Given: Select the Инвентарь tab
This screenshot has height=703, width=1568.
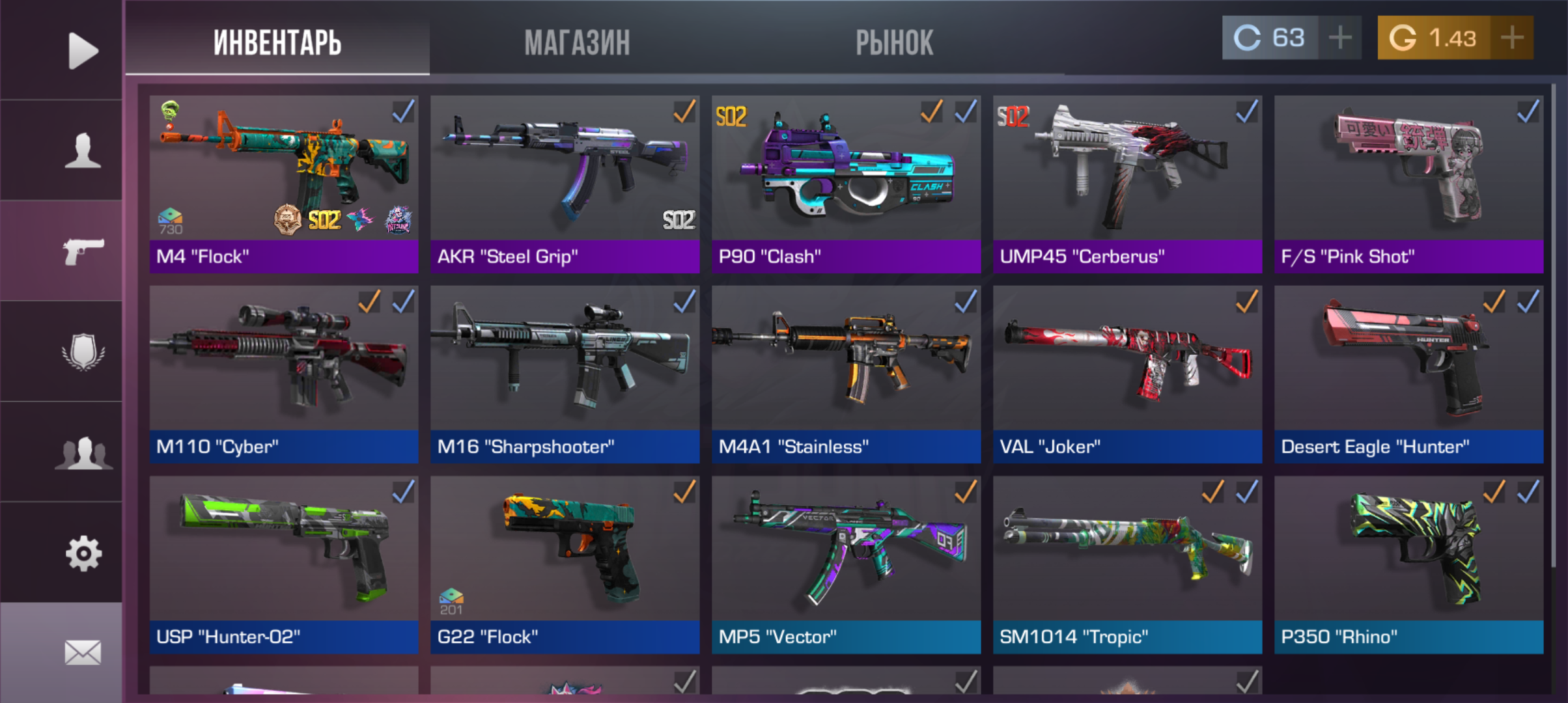Looking at the screenshot, I should (x=277, y=43).
